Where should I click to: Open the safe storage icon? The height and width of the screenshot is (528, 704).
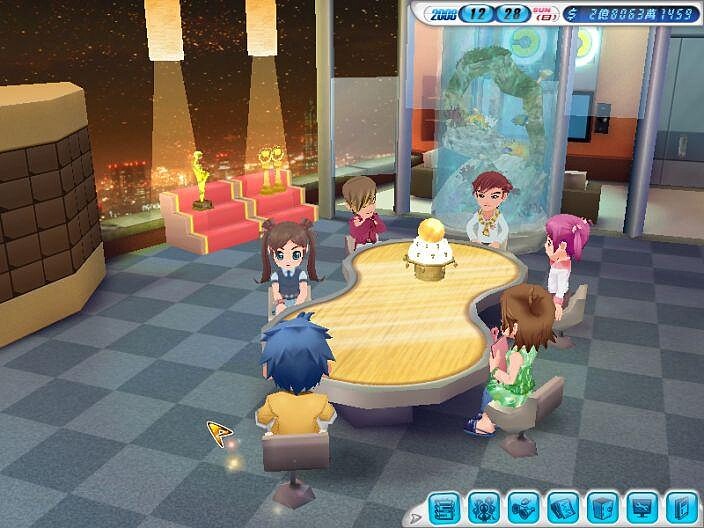(601, 507)
